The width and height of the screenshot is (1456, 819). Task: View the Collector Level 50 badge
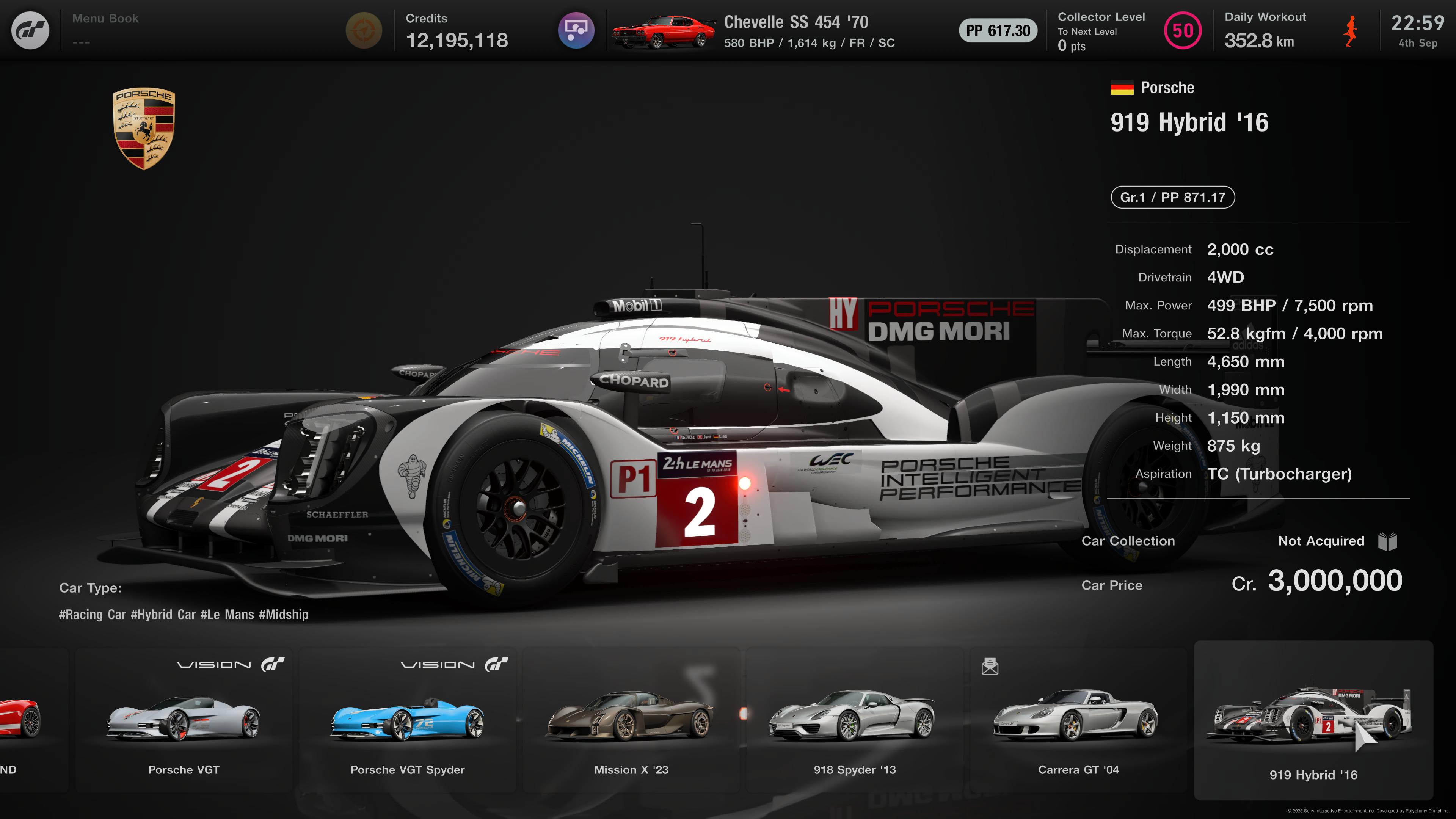pos(1183,30)
